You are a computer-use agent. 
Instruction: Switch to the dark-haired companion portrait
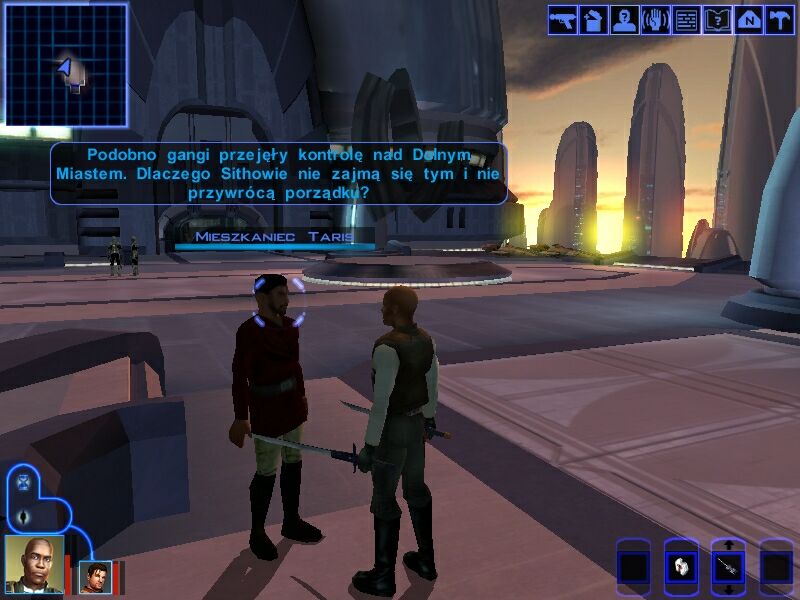coord(96,577)
